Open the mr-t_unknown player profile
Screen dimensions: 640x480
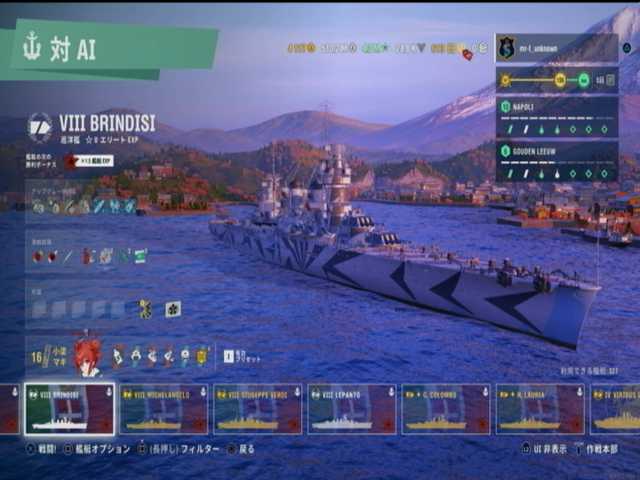pos(556,48)
